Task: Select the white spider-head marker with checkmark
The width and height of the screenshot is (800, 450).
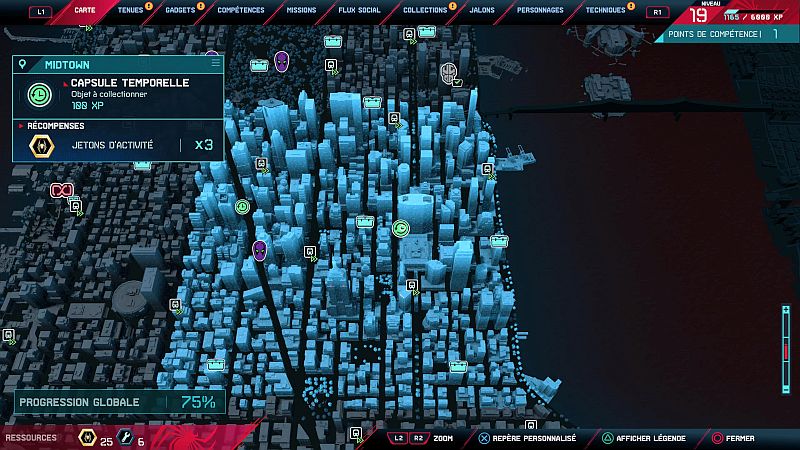Action: (x=448, y=71)
